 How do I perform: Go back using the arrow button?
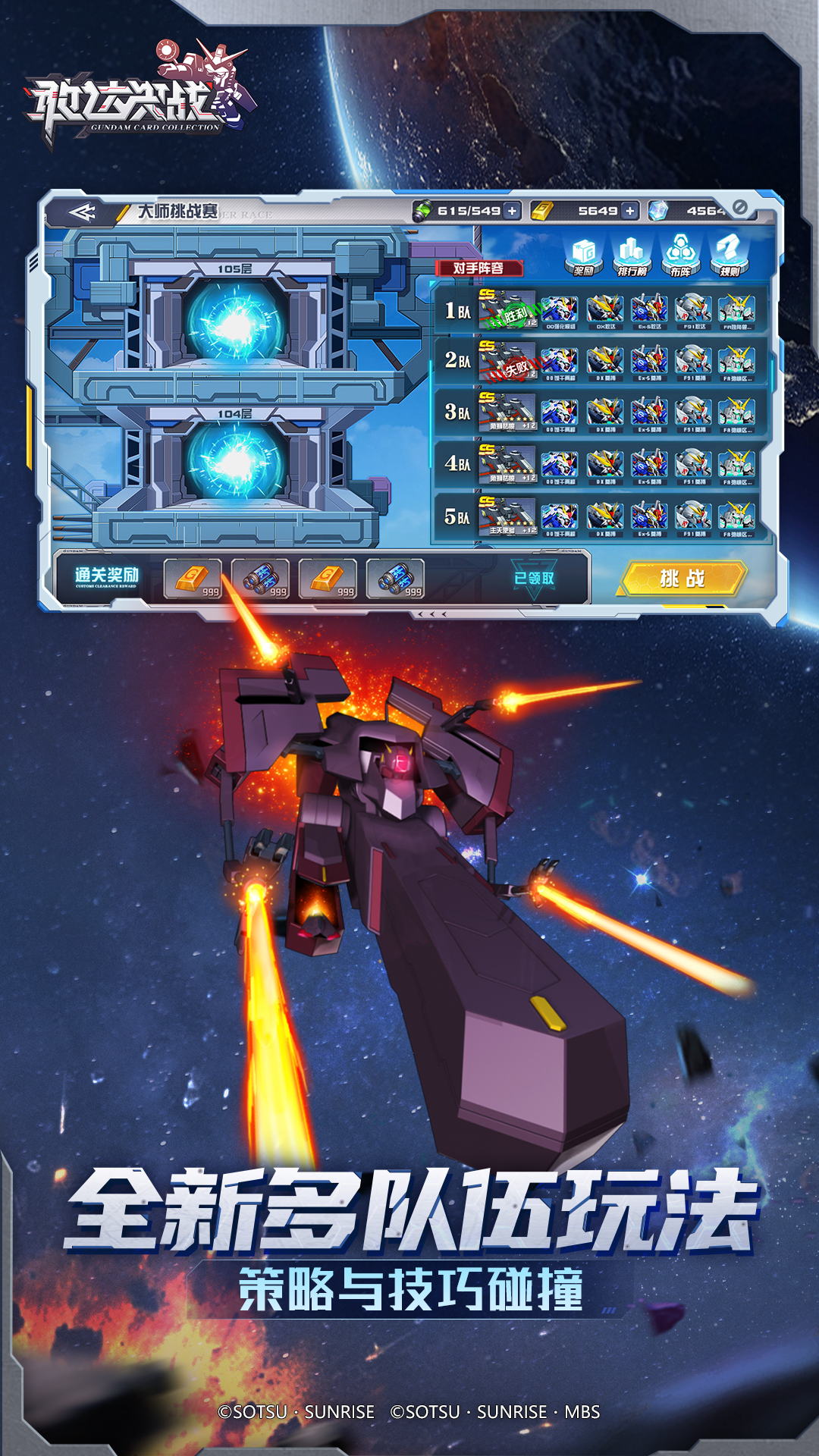click(x=82, y=212)
